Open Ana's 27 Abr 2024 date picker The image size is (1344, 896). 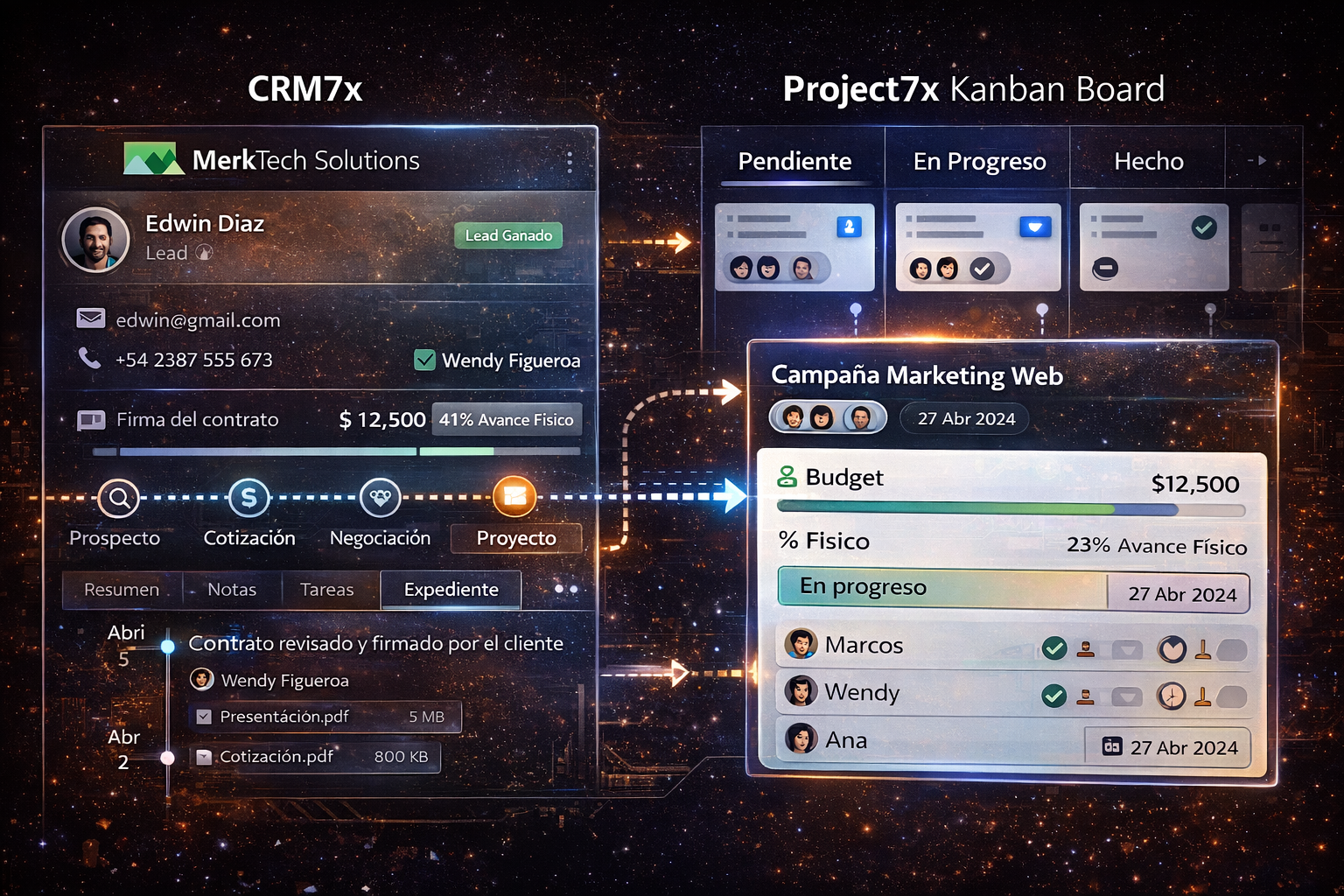pyautogui.click(x=1168, y=747)
